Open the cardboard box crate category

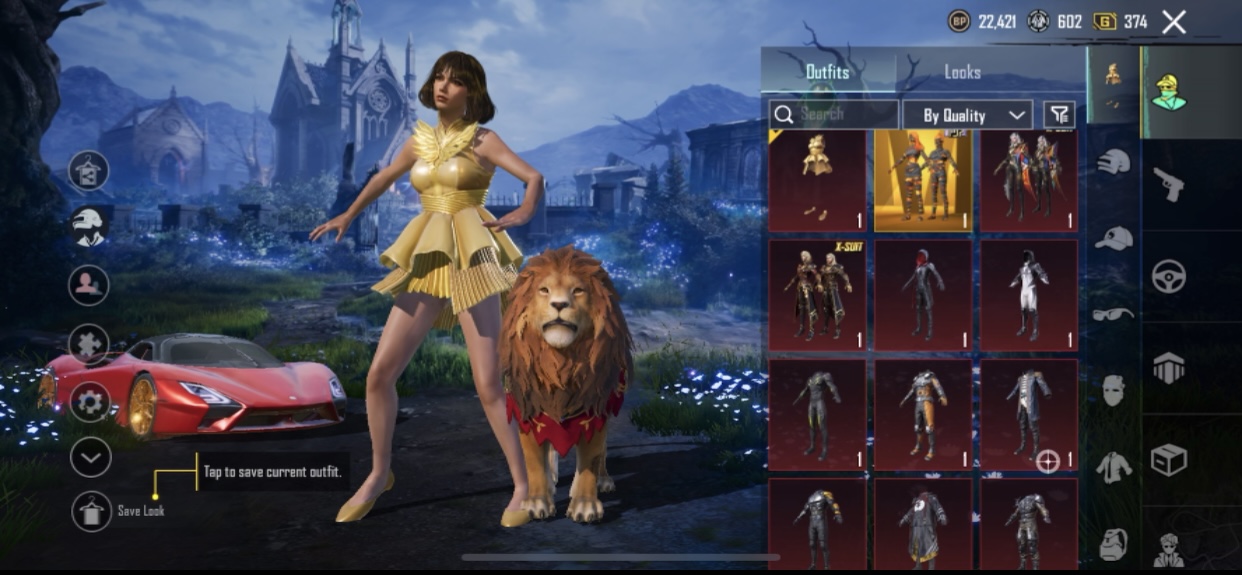click(x=1168, y=460)
